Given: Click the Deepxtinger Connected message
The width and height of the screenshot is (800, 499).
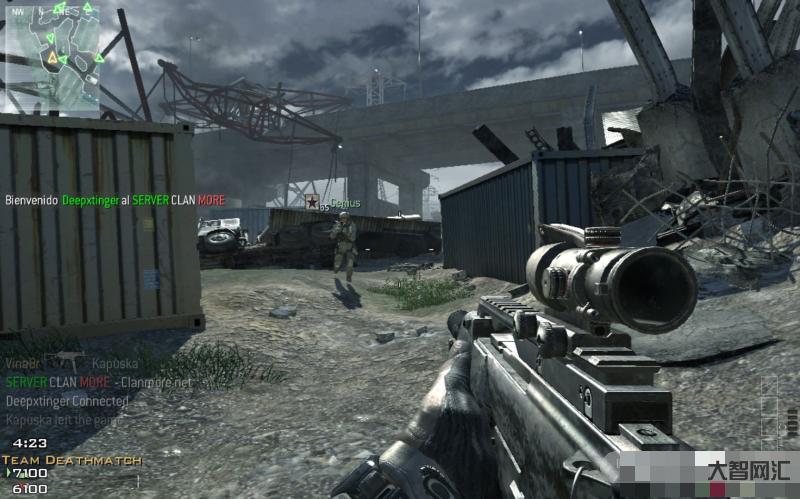Looking at the screenshot, I should pyautogui.click(x=67, y=401).
